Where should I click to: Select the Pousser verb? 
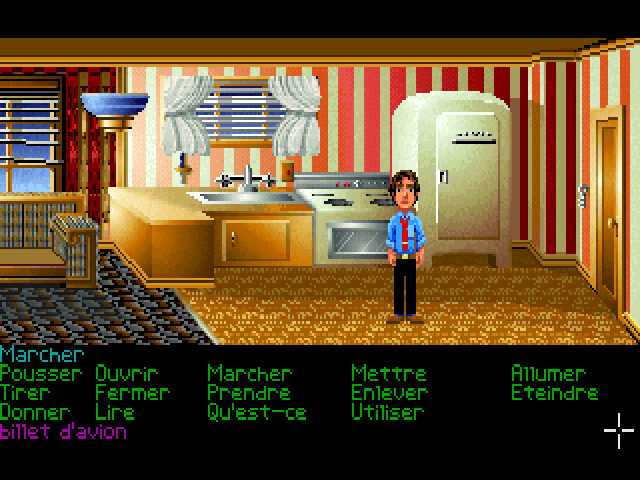coord(42,373)
